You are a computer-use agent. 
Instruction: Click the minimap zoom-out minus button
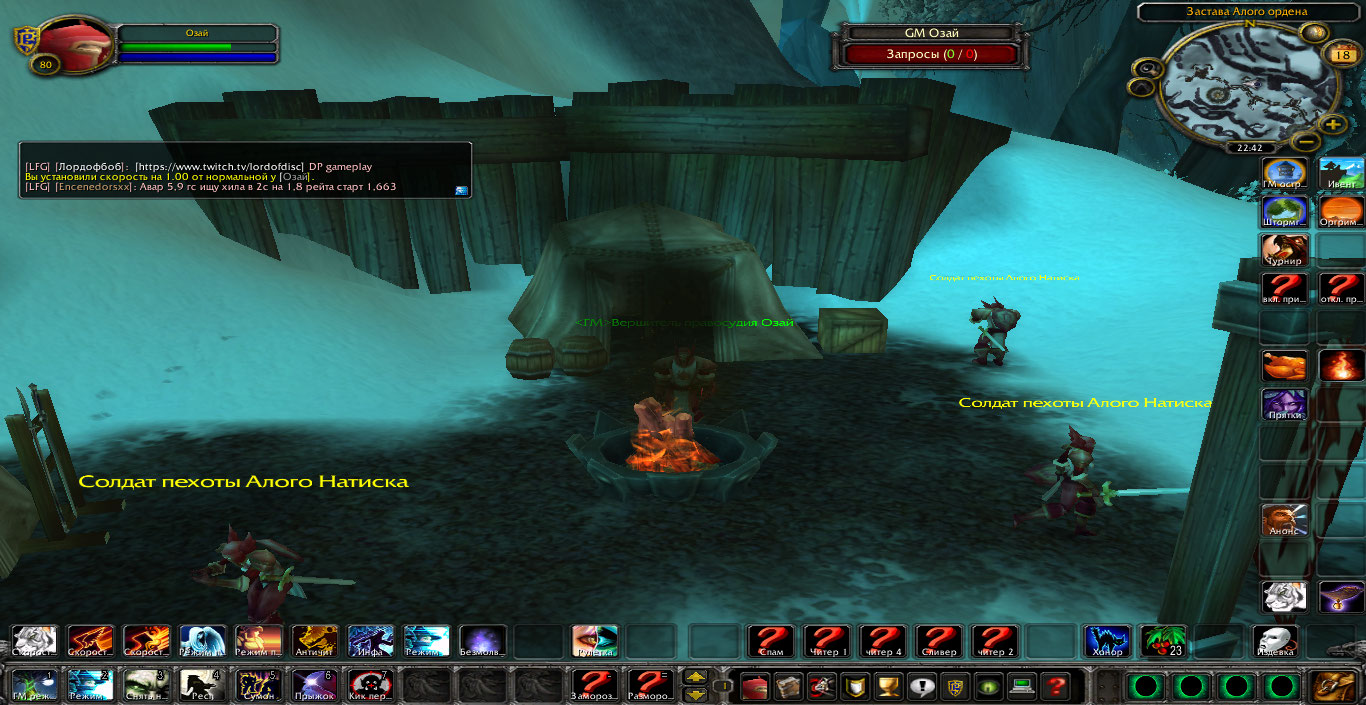pyautogui.click(x=1301, y=141)
